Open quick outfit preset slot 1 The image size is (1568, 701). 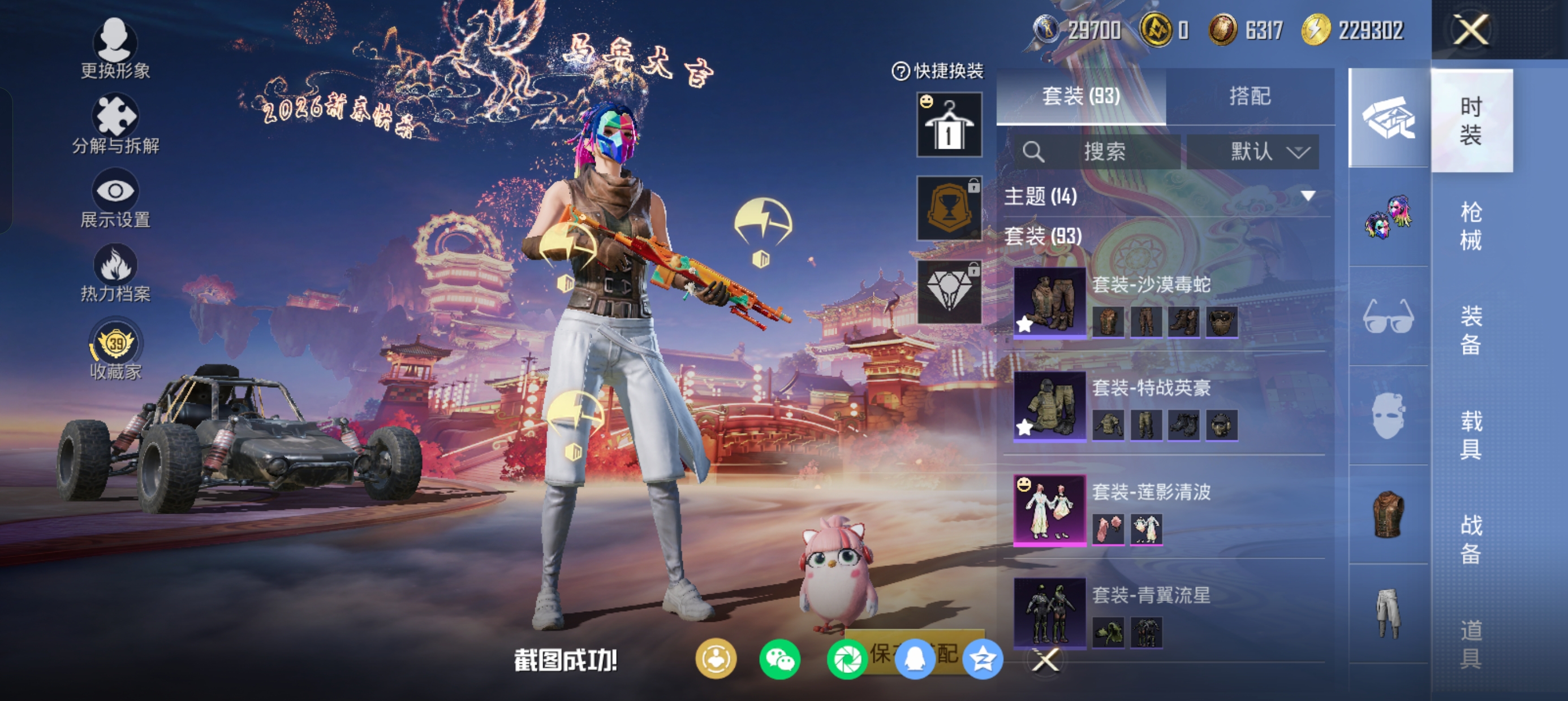pos(949,125)
